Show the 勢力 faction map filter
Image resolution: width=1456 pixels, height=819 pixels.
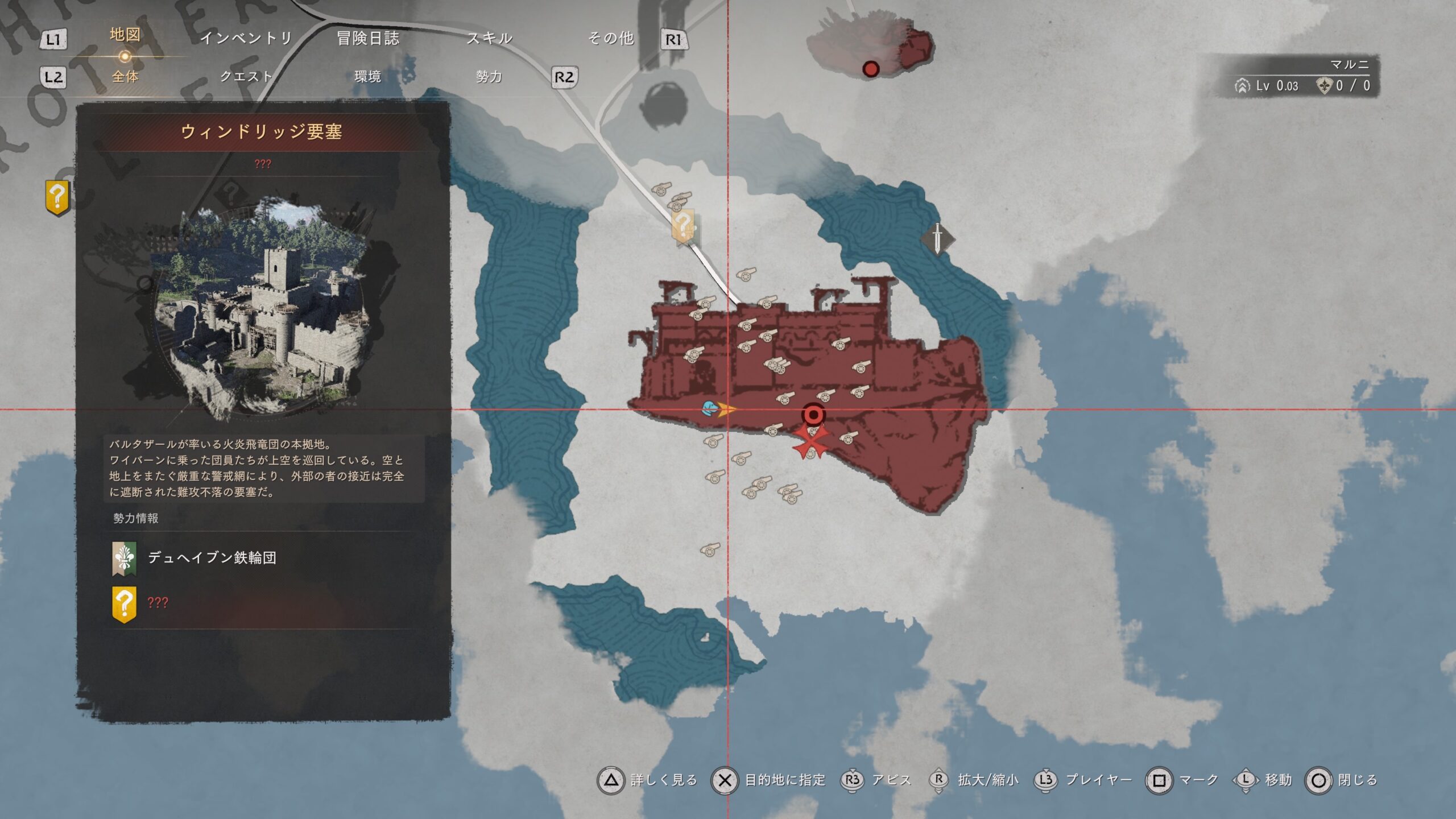point(489,76)
